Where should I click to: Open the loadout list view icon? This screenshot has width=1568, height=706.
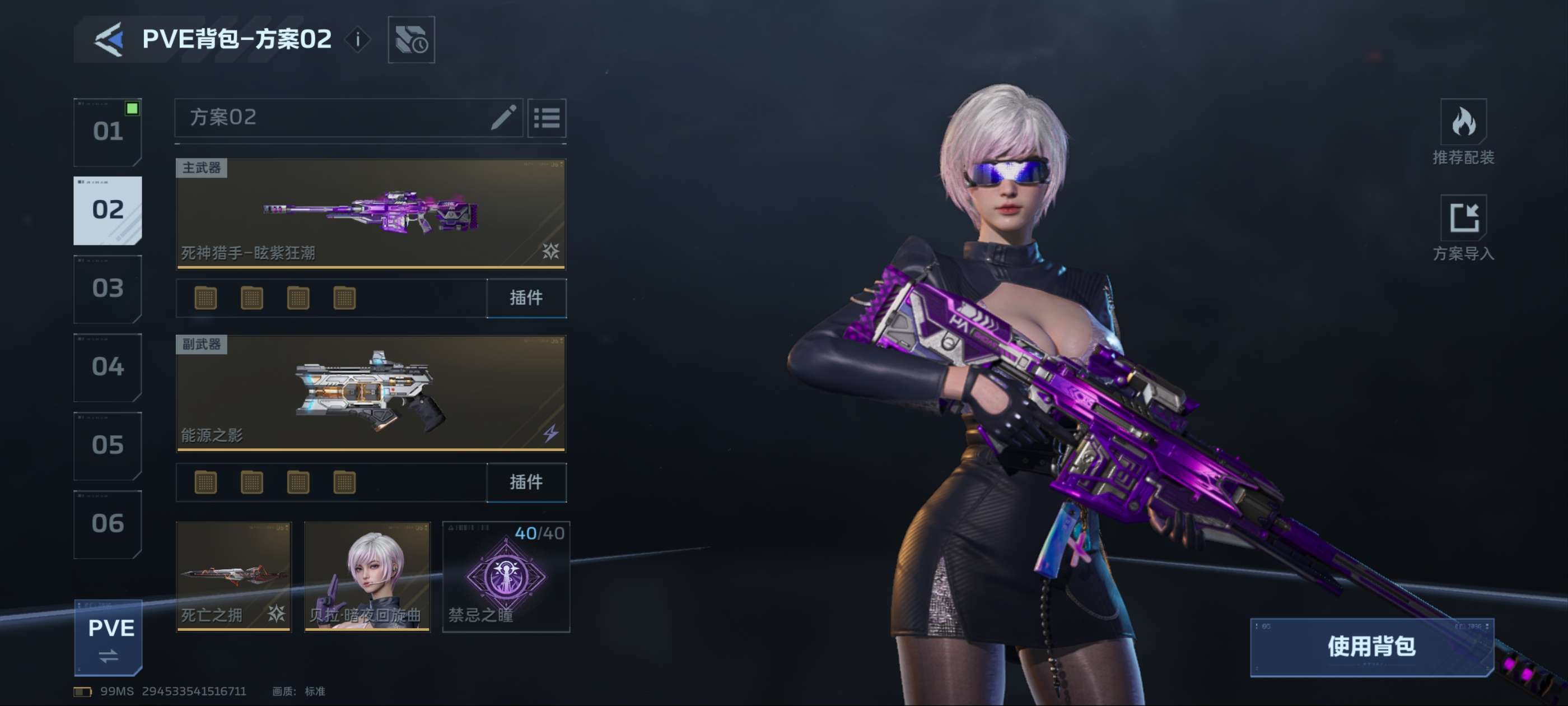click(x=546, y=118)
